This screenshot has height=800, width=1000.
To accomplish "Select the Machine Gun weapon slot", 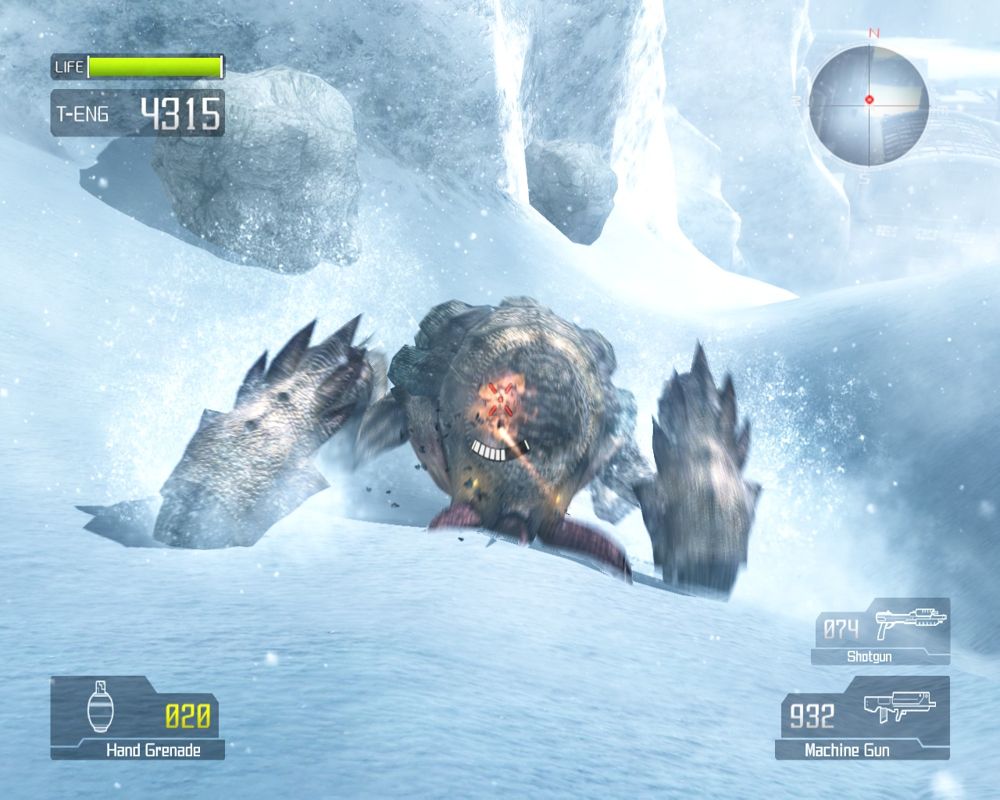I will 862,717.
